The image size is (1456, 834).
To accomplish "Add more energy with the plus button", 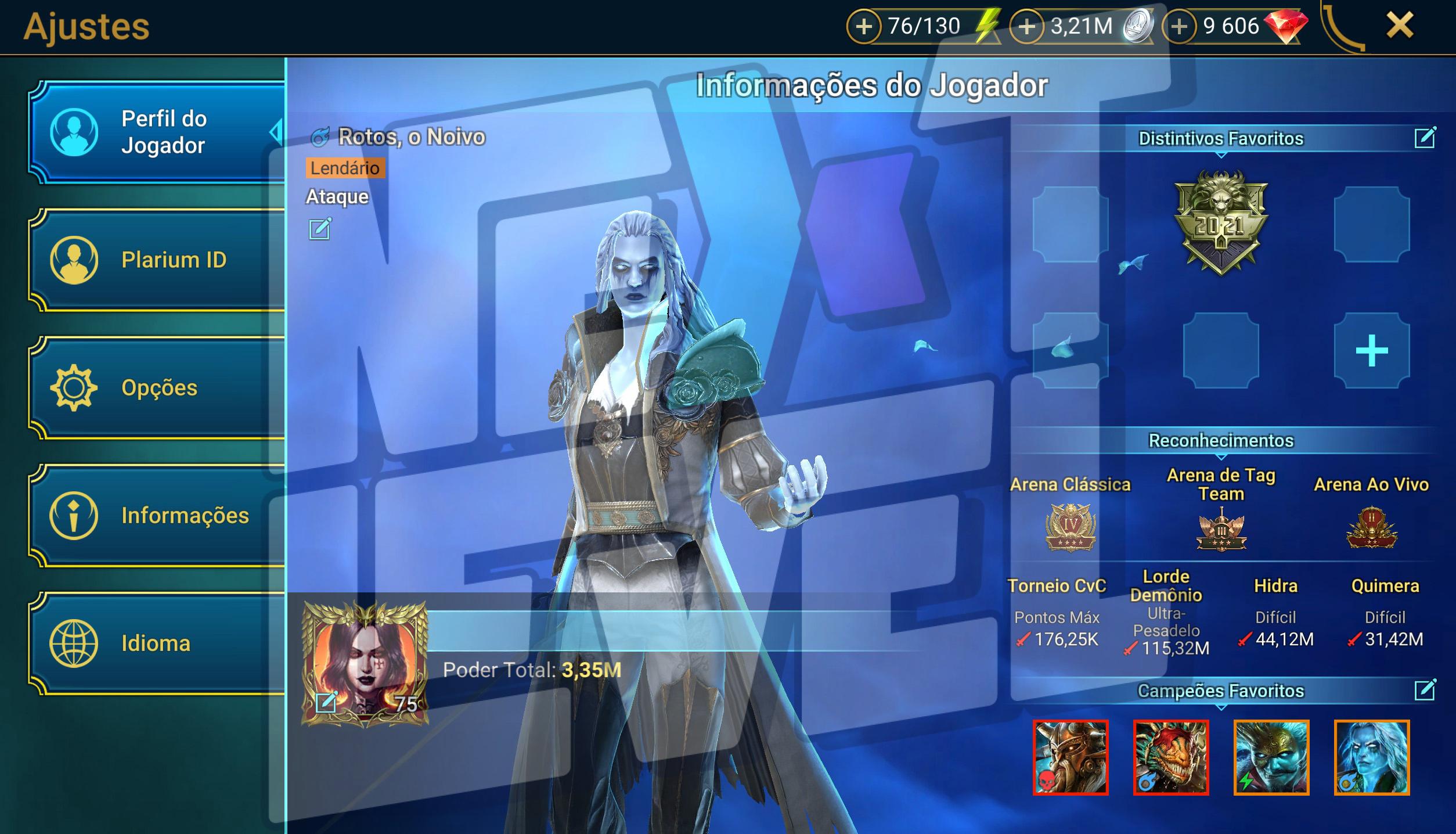I will [x=864, y=27].
